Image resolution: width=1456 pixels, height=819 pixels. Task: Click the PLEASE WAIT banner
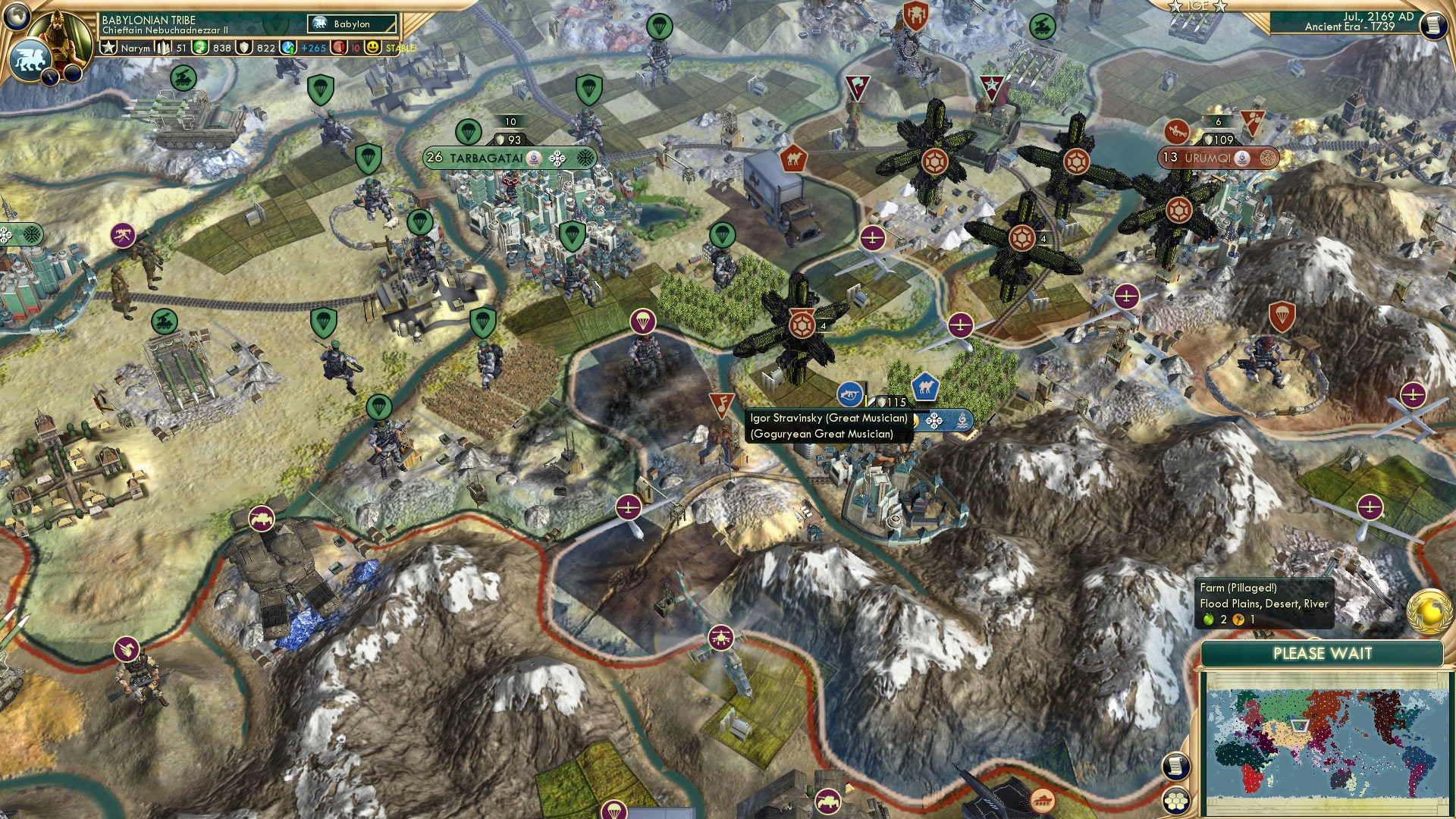(1323, 653)
